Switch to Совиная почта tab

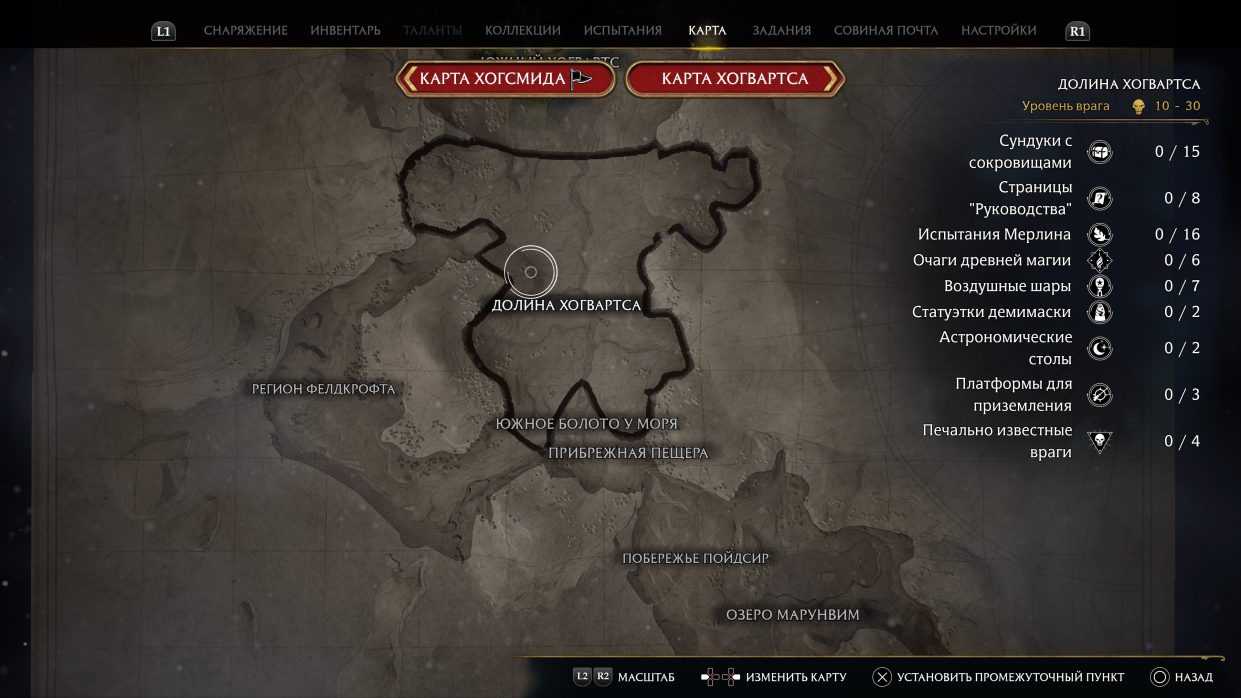885,31
